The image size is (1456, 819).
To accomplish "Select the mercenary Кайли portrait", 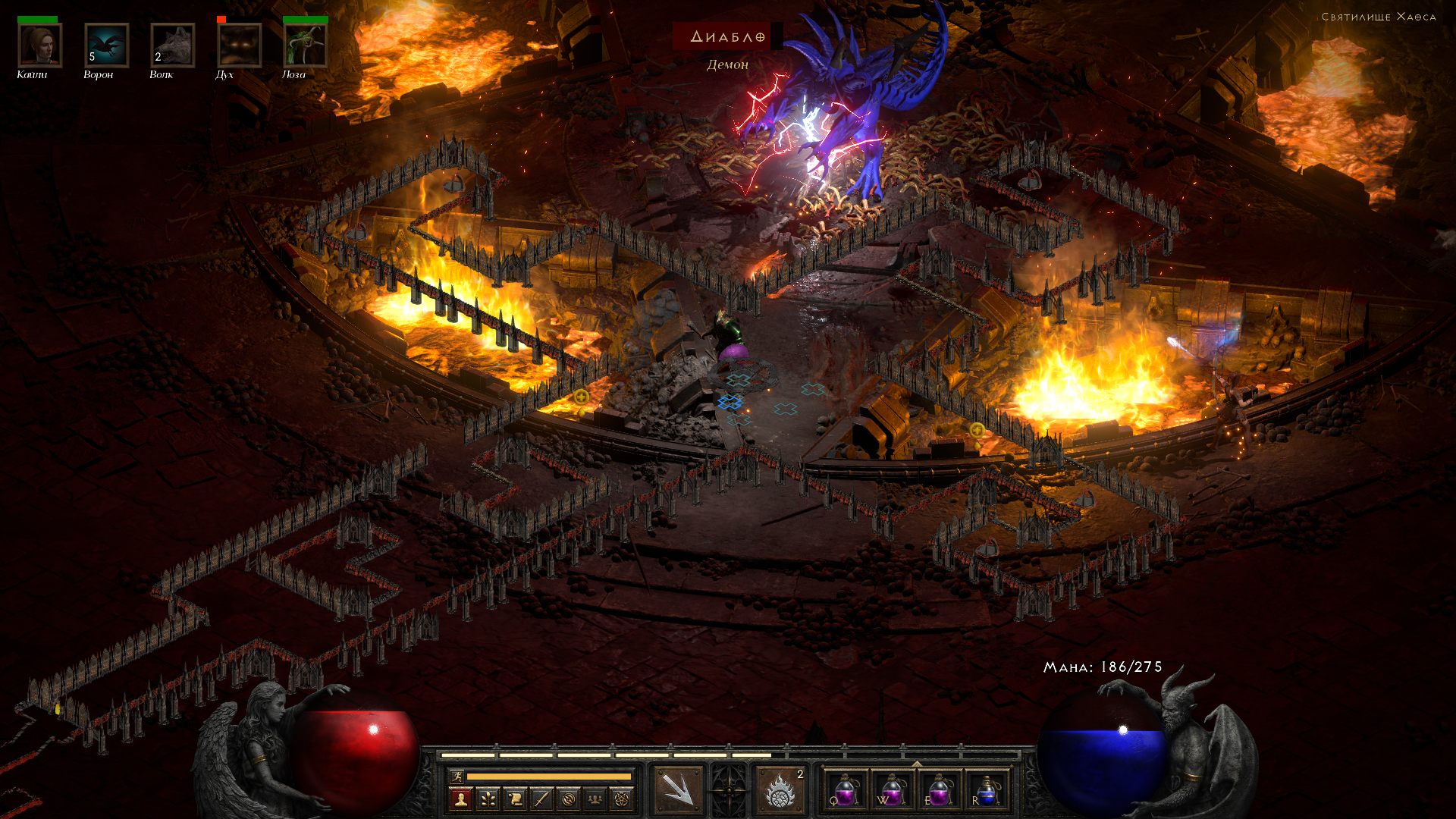I will [x=40, y=45].
